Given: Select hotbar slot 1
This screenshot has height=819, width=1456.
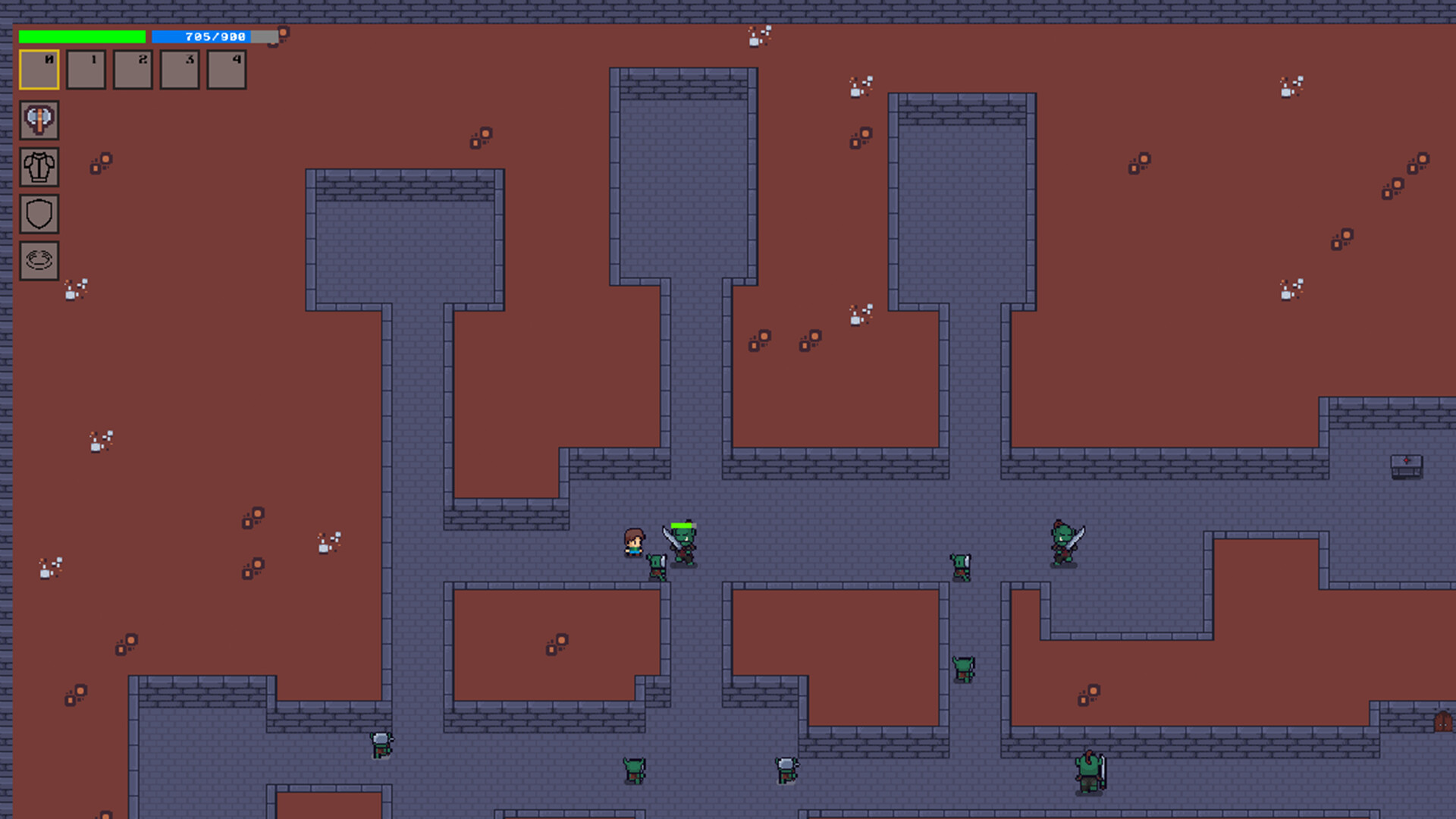Looking at the screenshot, I should (86, 70).
